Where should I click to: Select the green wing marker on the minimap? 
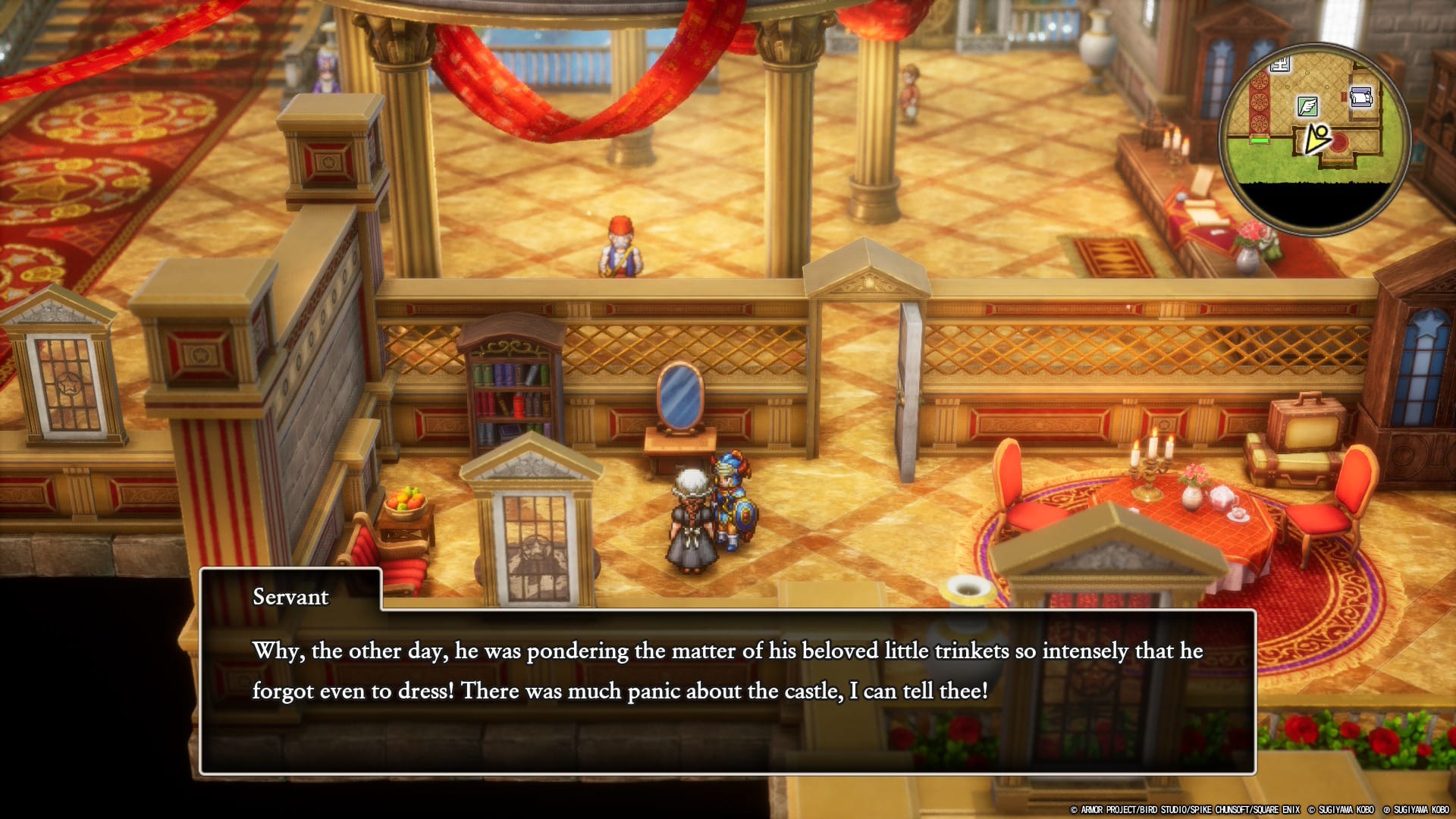point(1307,106)
